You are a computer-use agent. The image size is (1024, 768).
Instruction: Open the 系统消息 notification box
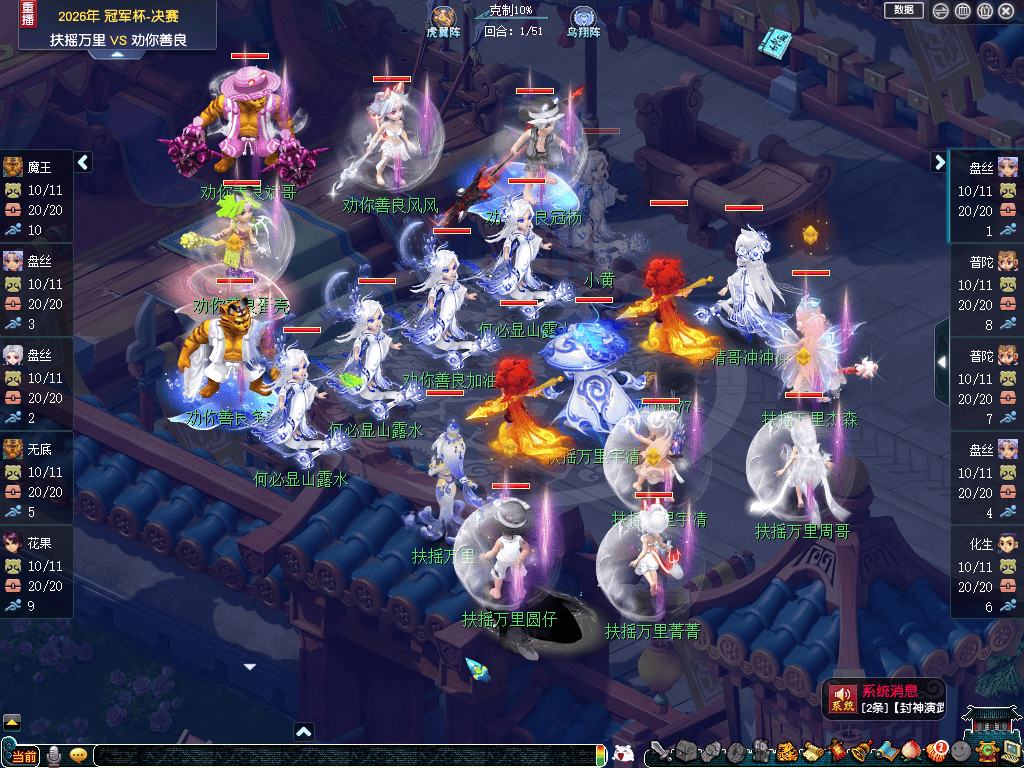(x=884, y=699)
